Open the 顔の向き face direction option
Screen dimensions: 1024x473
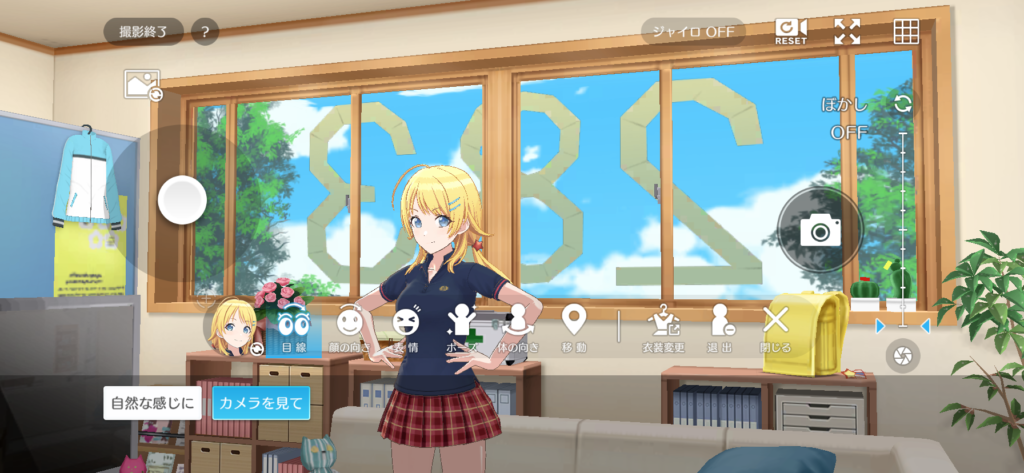tap(349, 329)
